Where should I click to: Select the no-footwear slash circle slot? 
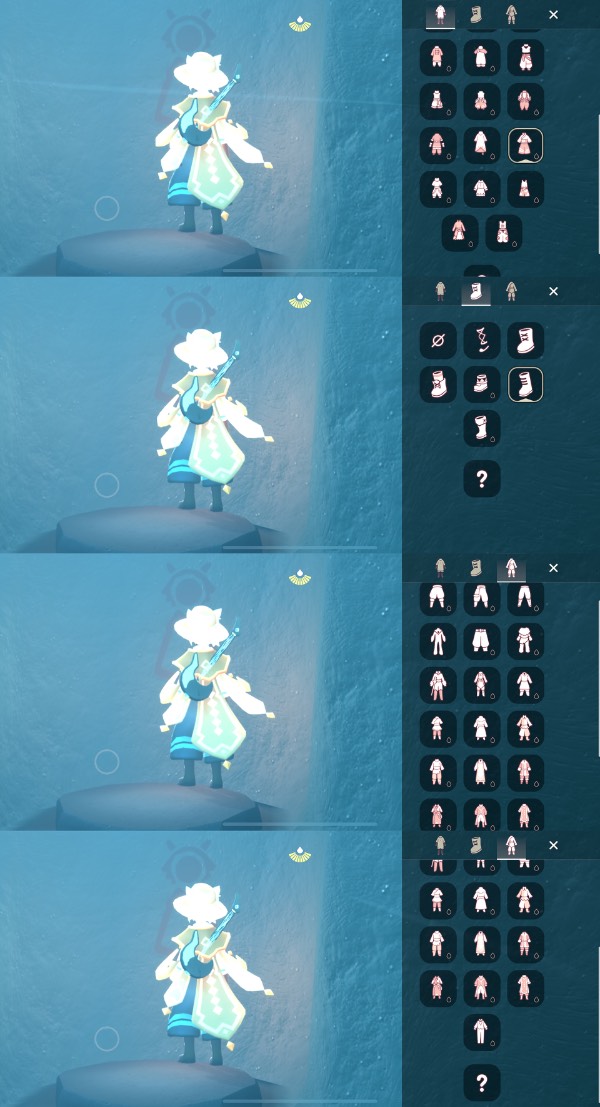[438, 342]
